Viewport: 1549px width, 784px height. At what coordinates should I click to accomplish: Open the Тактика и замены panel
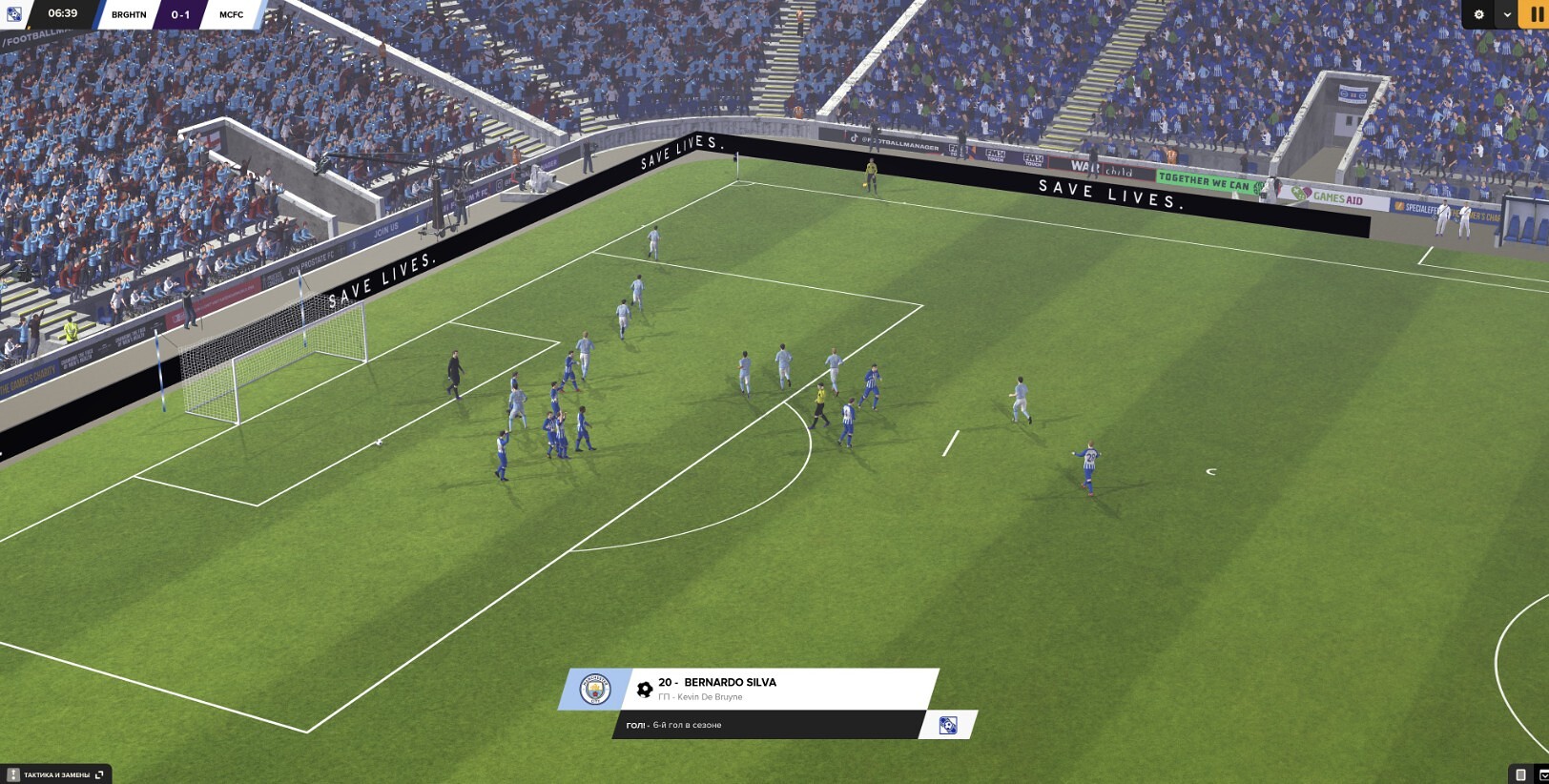(56, 774)
